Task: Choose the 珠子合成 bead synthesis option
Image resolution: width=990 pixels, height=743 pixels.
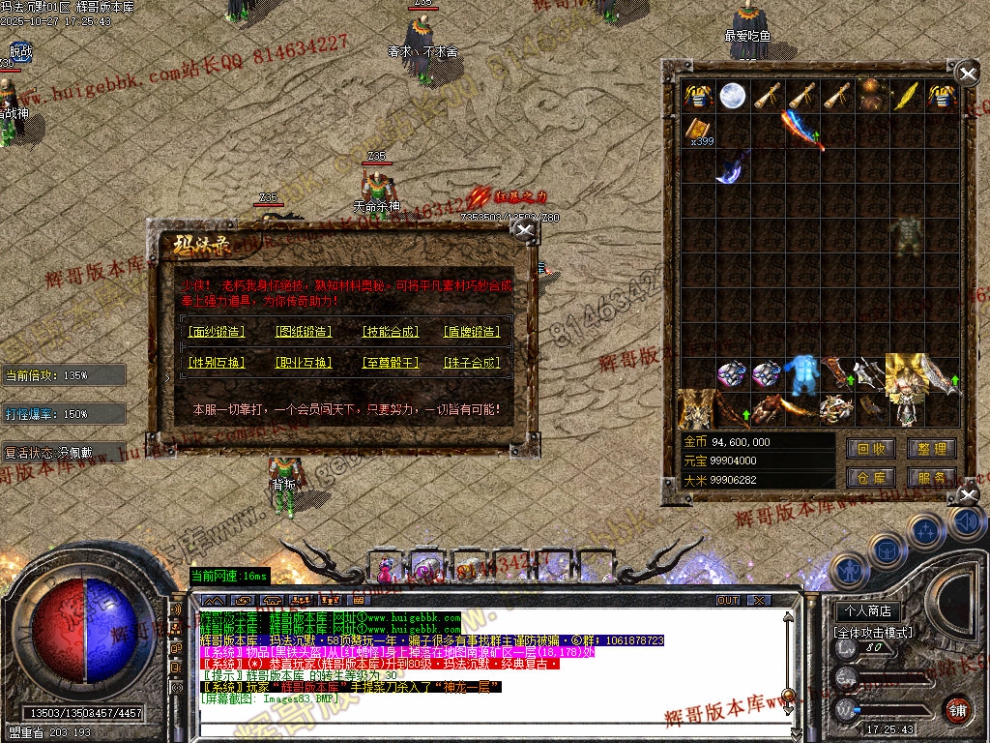Action: coord(471,363)
